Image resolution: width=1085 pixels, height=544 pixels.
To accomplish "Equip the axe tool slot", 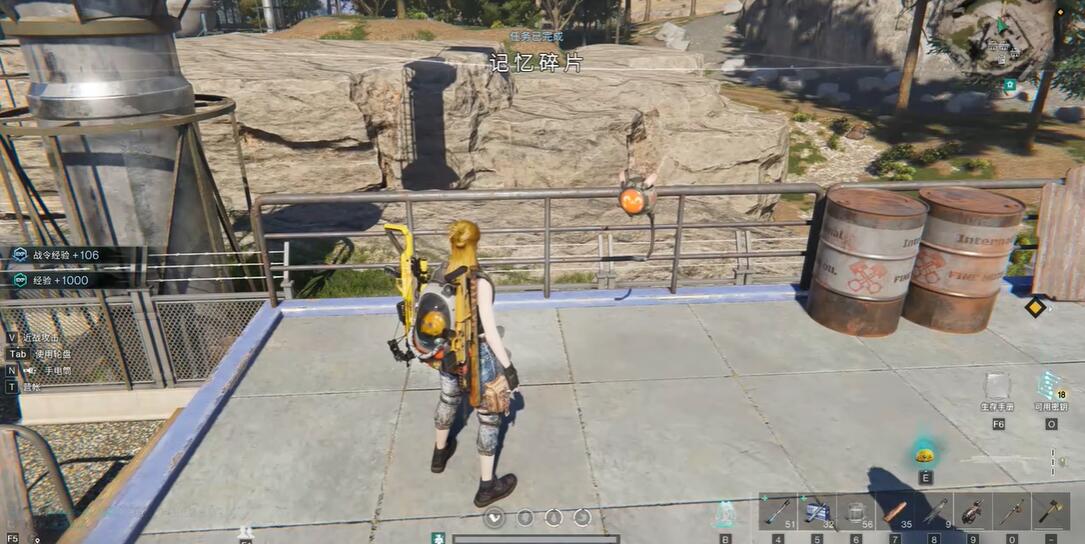I will (x=1051, y=512).
